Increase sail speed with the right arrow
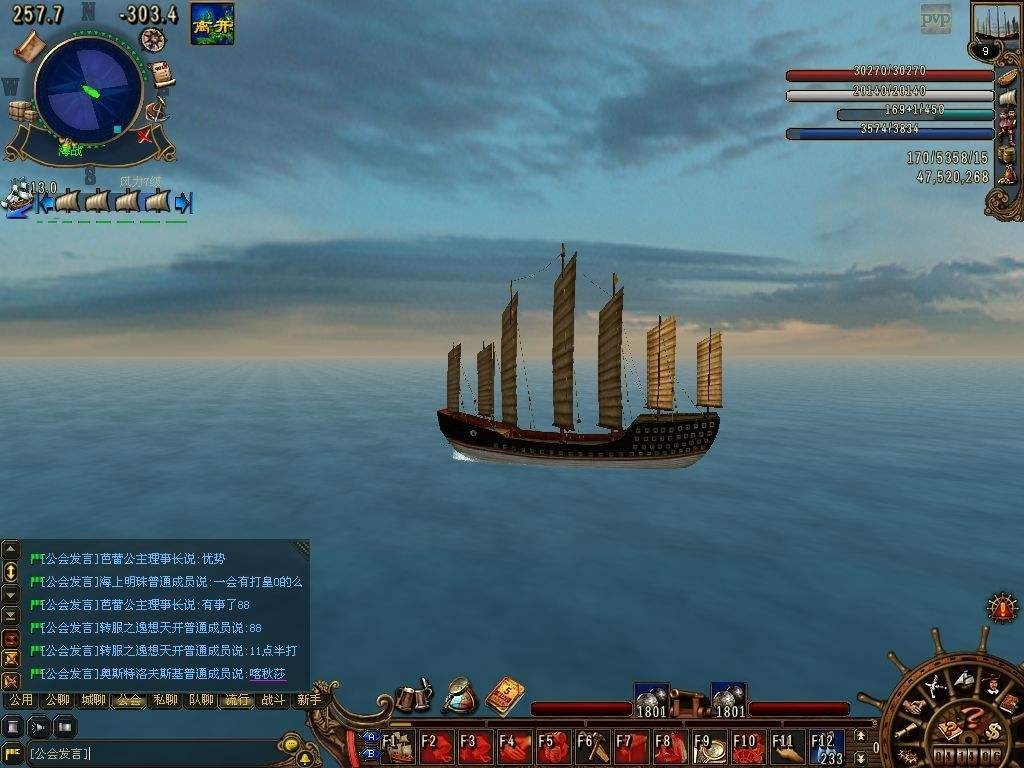This screenshot has width=1024, height=768. pyautogui.click(x=183, y=203)
